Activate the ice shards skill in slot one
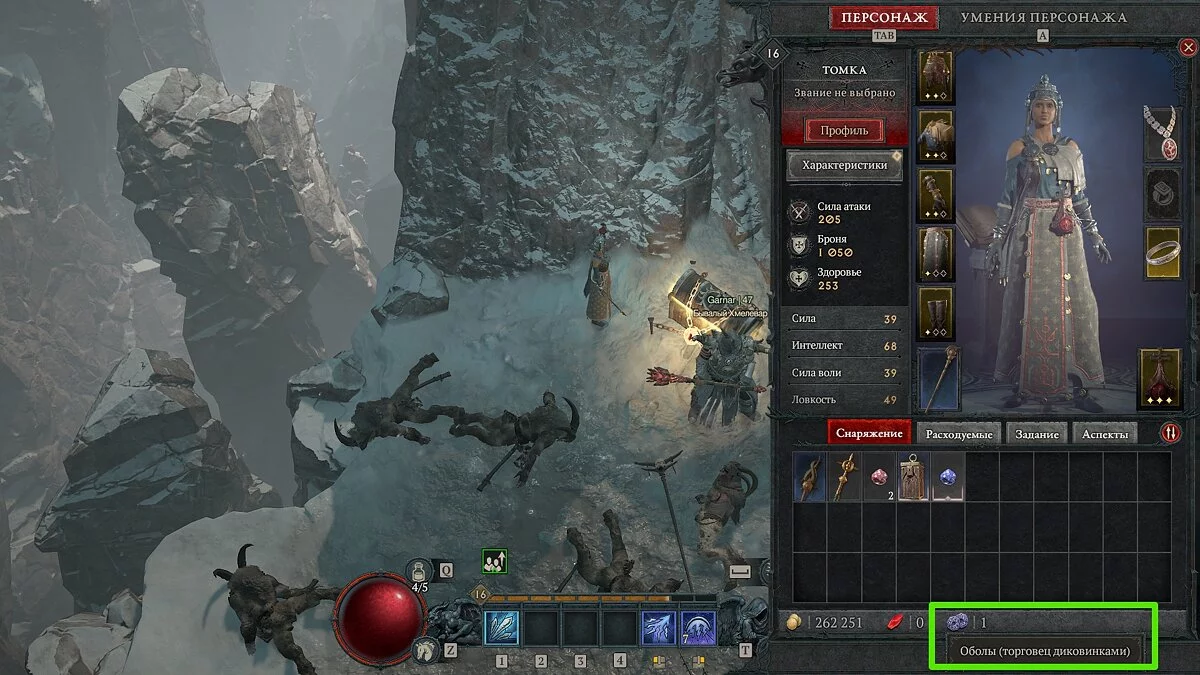The width and height of the screenshot is (1200, 675). (x=501, y=629)
